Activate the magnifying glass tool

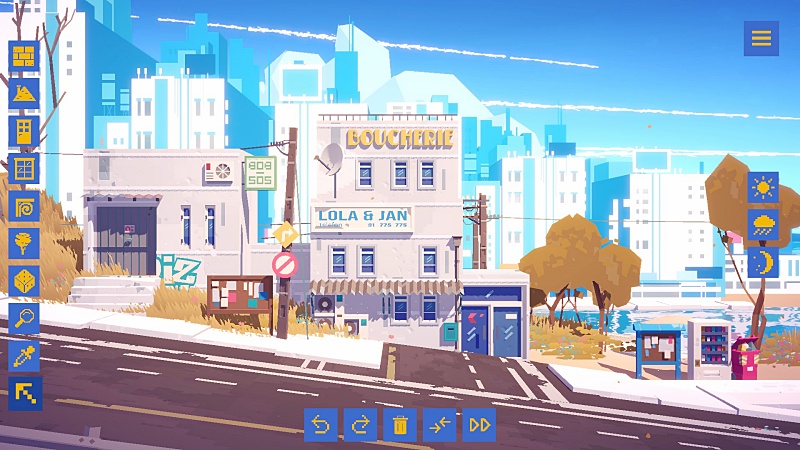(24, 318)
